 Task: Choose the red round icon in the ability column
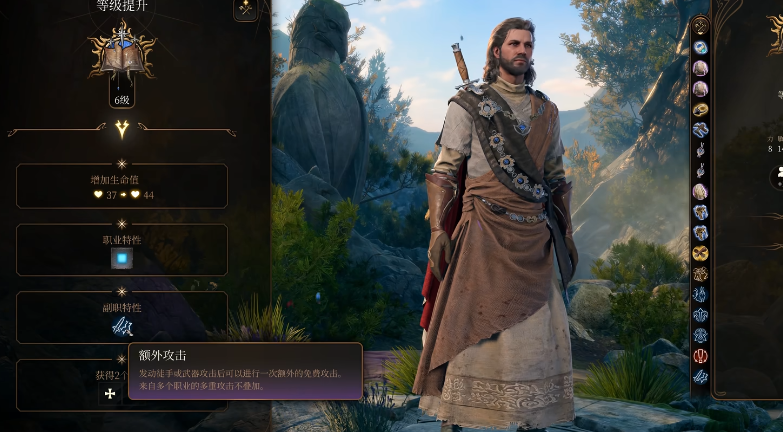tap(700, 356)
